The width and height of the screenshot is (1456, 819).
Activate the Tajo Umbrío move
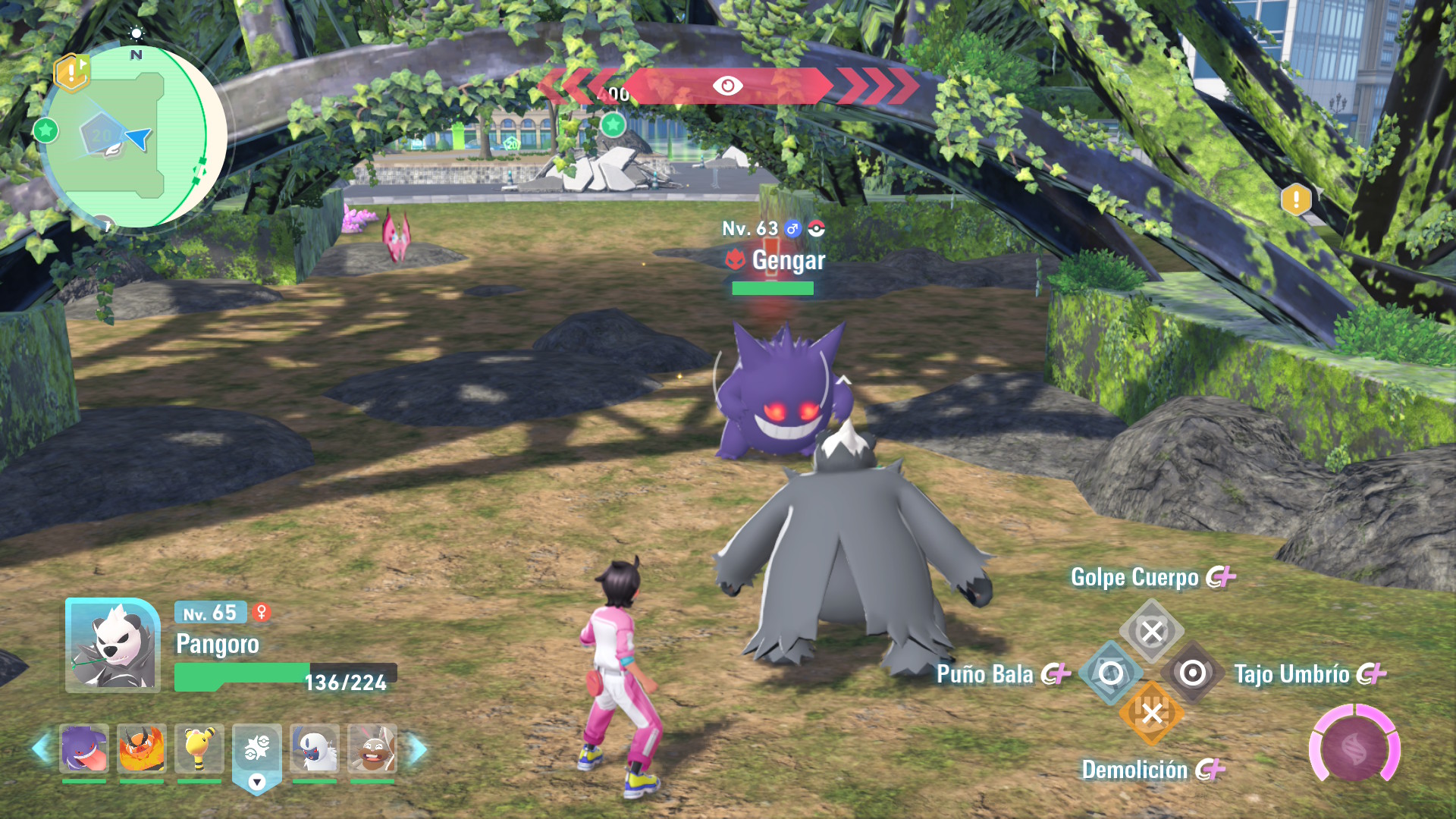1192,673
